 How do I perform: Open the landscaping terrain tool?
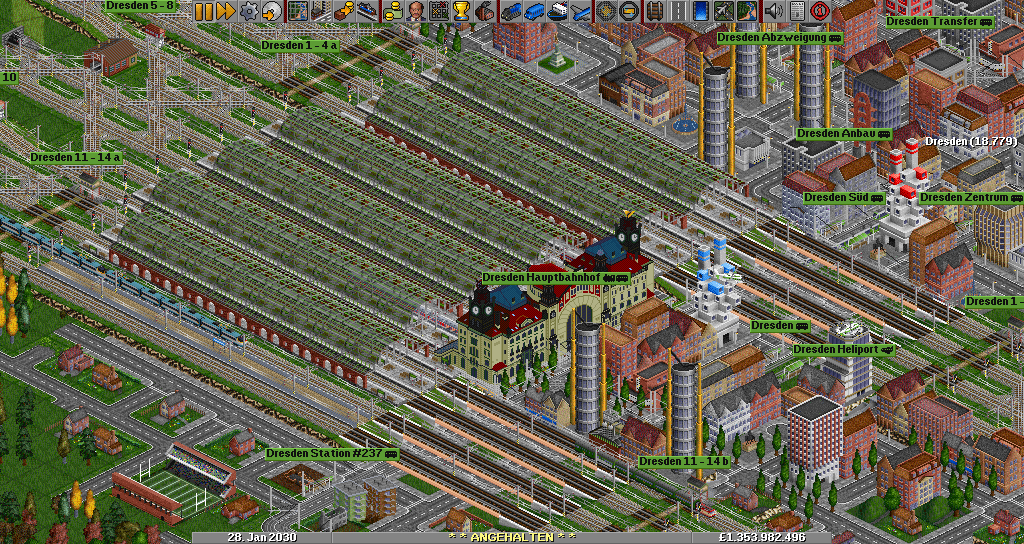coord(746,11)
